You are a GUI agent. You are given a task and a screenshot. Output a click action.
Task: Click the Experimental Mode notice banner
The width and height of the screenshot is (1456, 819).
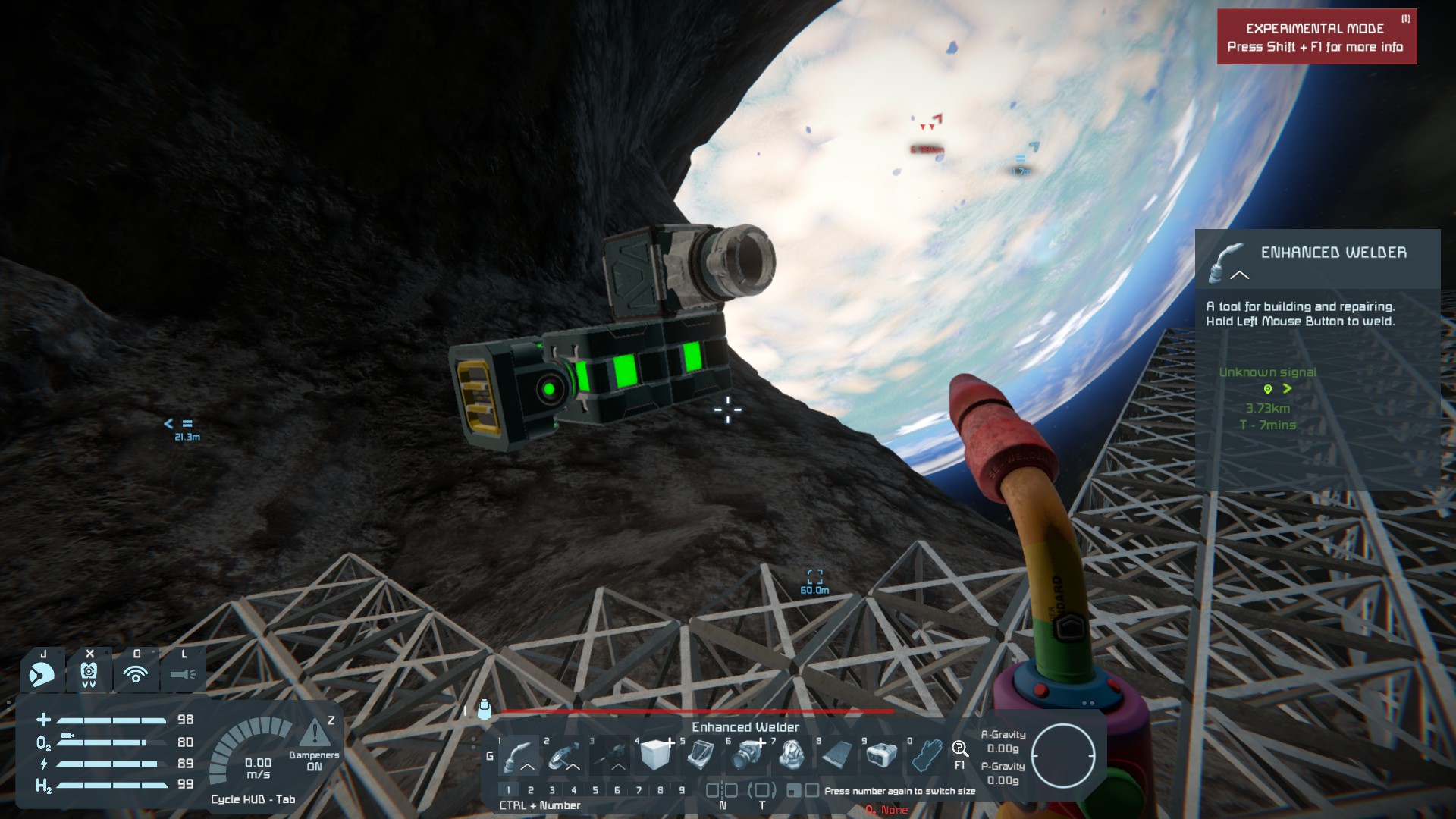click(1316, 37)
